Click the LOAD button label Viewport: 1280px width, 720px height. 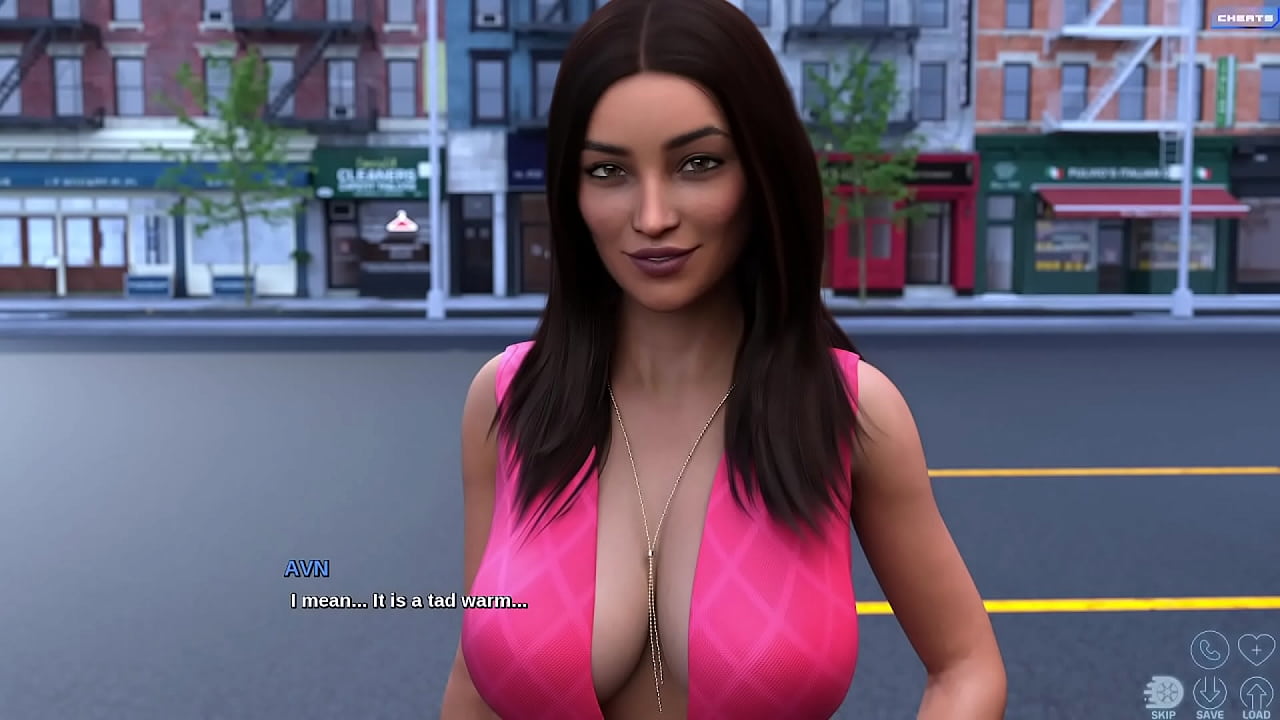1256,713
